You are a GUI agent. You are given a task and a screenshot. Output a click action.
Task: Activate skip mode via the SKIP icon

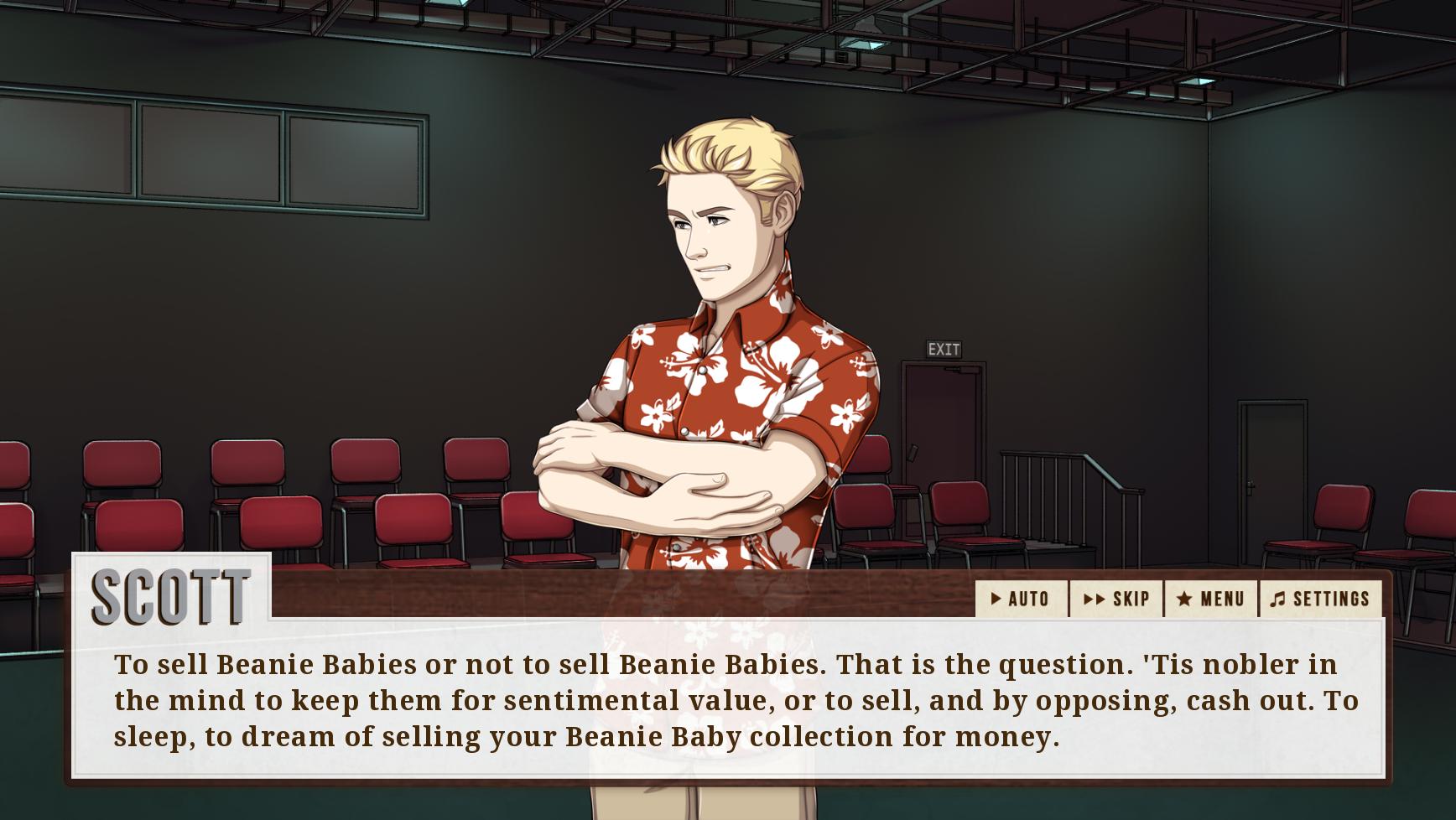pyautogui.click(x=1118, y=599)
